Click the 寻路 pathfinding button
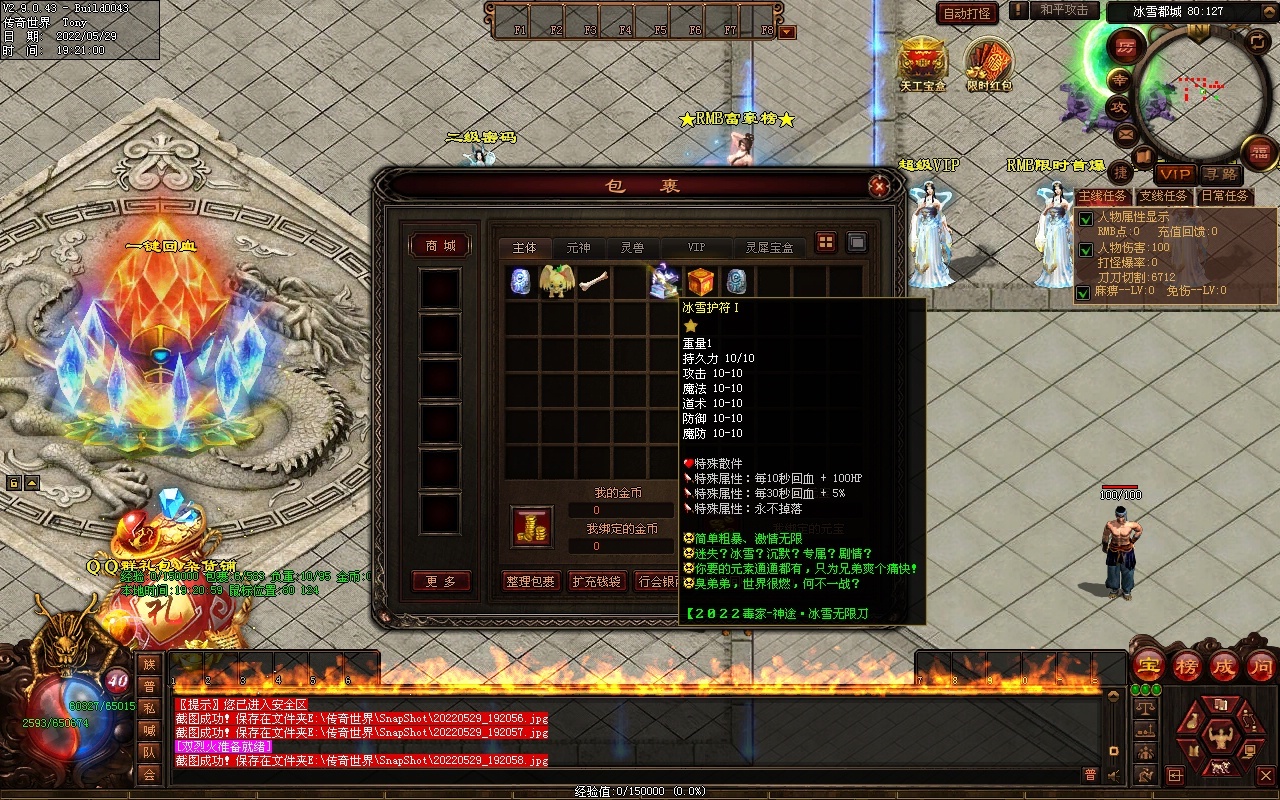This screenshot has width=1280, height=800. coord(1220,175)
